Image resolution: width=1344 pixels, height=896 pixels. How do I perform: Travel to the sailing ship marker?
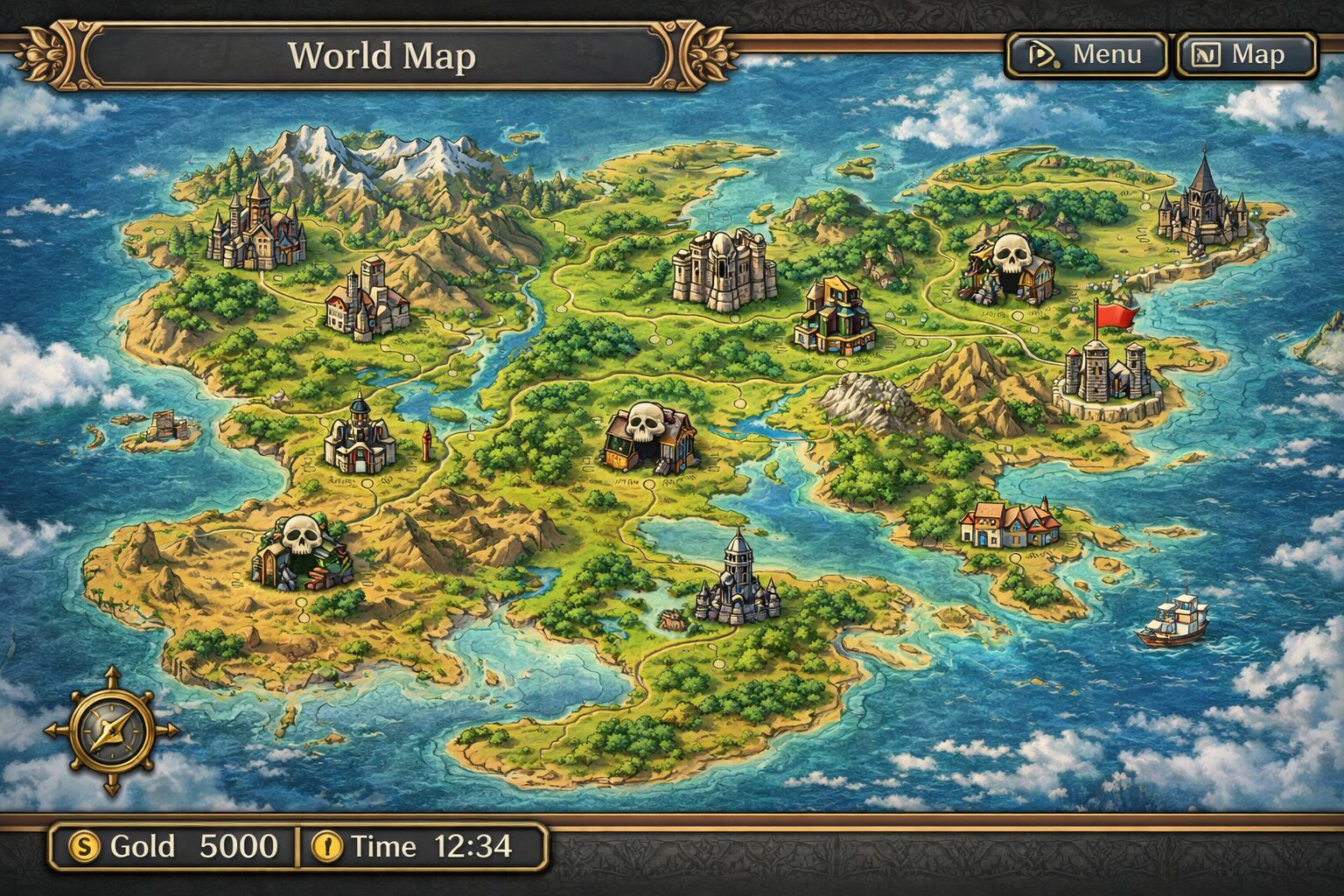[x=1173, y=620]
